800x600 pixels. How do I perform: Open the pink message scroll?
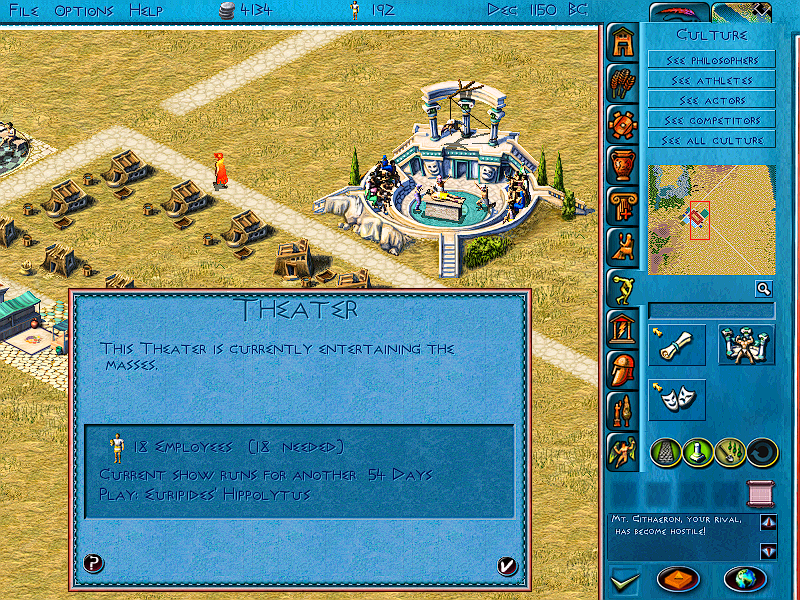(762, 493)
